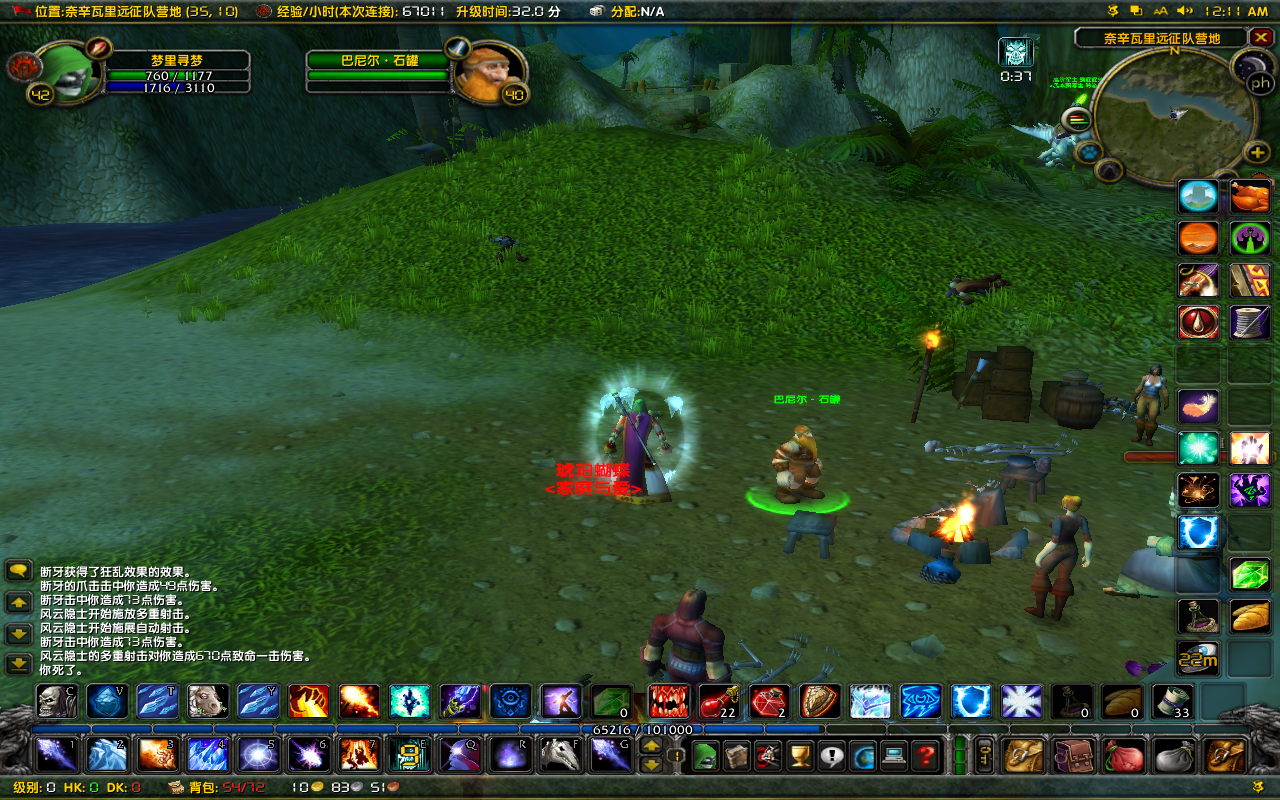Click the green hooded player portrait

pyautogui.click(x=67, y=73)
